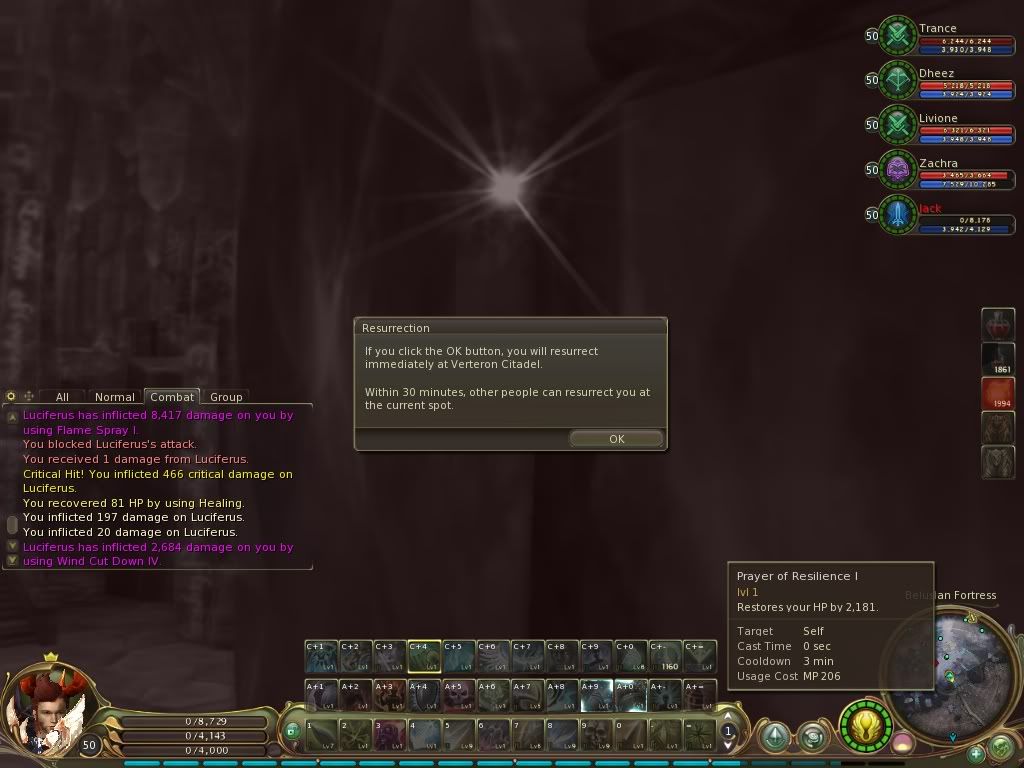Open the Normal chat tab
Image resolution: width=1024 pixels, height=768 pixels.
pyautogui.click(x=115, y=397)
